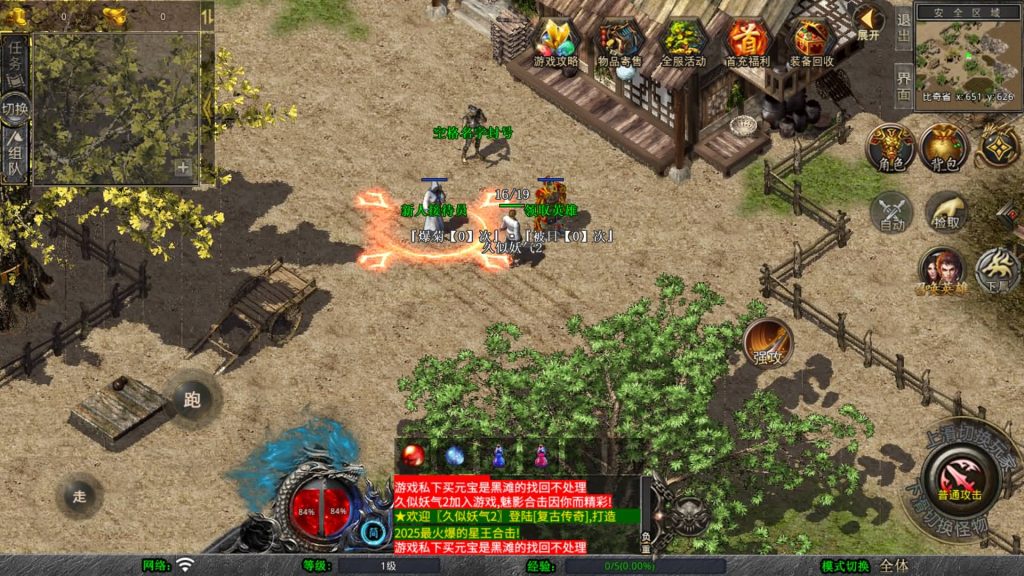Image resolution: width=1024 pixels, height=576 pixels.
Task: Toggle 自动 auto-combat
Action: 890,212
